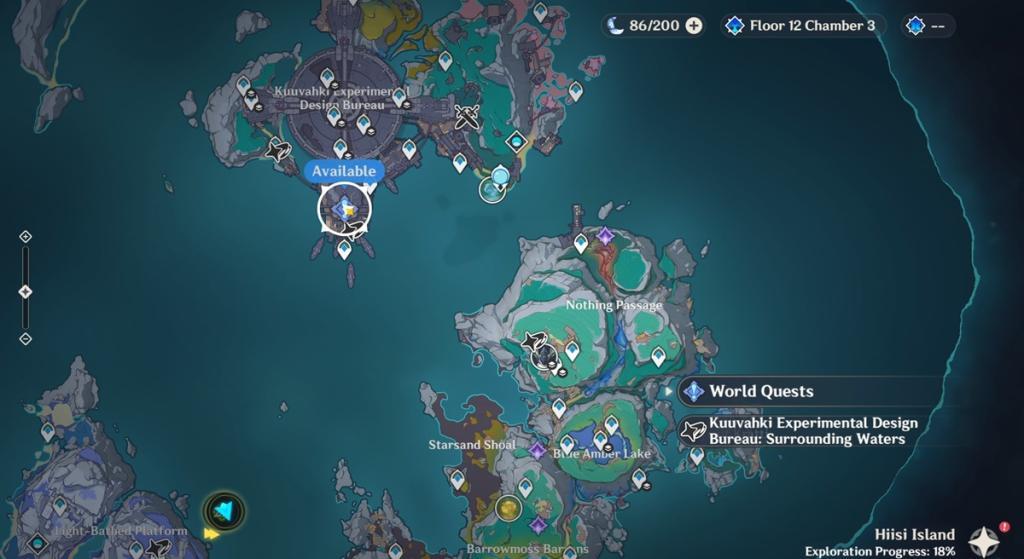Select the quest marker labeled Available
The height and width of the screenshot is (559, 1024).
coord(345,209)
